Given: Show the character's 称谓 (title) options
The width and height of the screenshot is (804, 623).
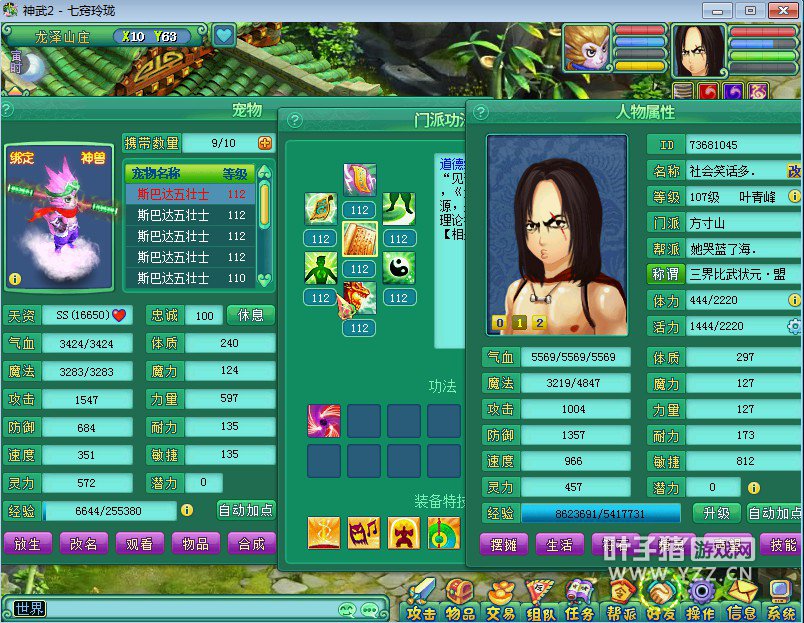Looking at the screenshot, I should point(665,274).
